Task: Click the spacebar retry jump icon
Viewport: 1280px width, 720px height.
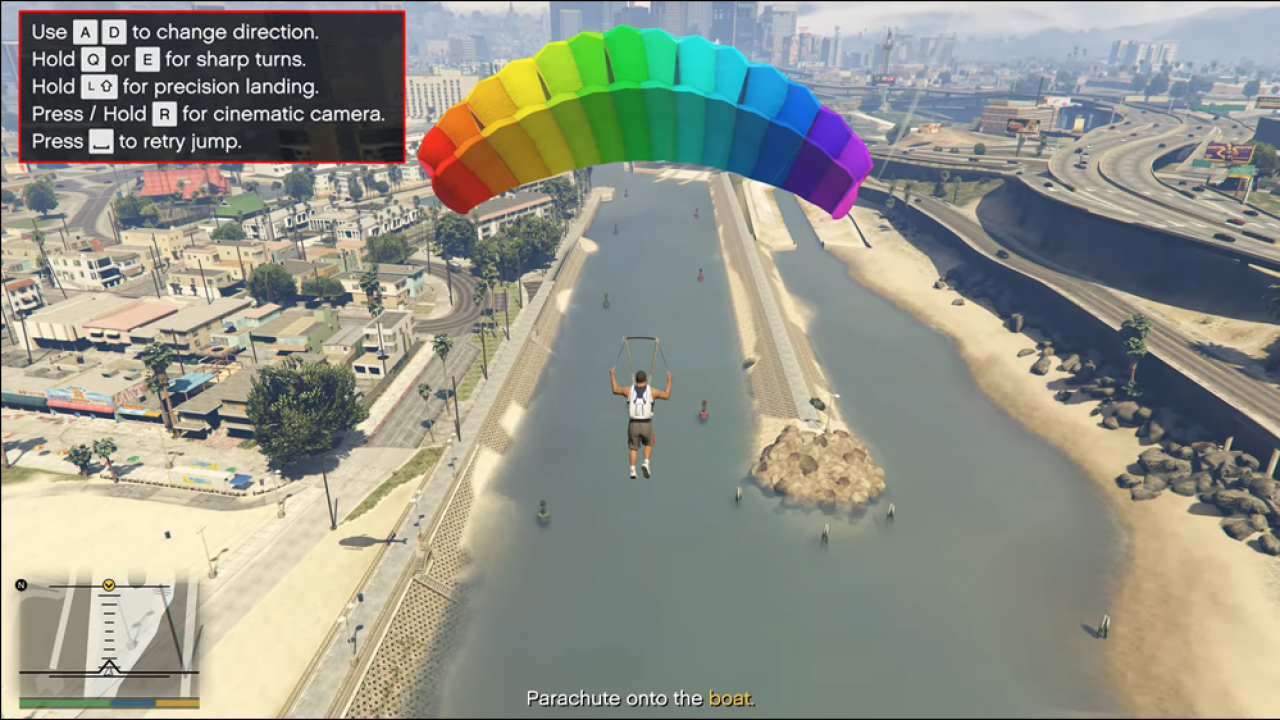Action: coord(103,141)
